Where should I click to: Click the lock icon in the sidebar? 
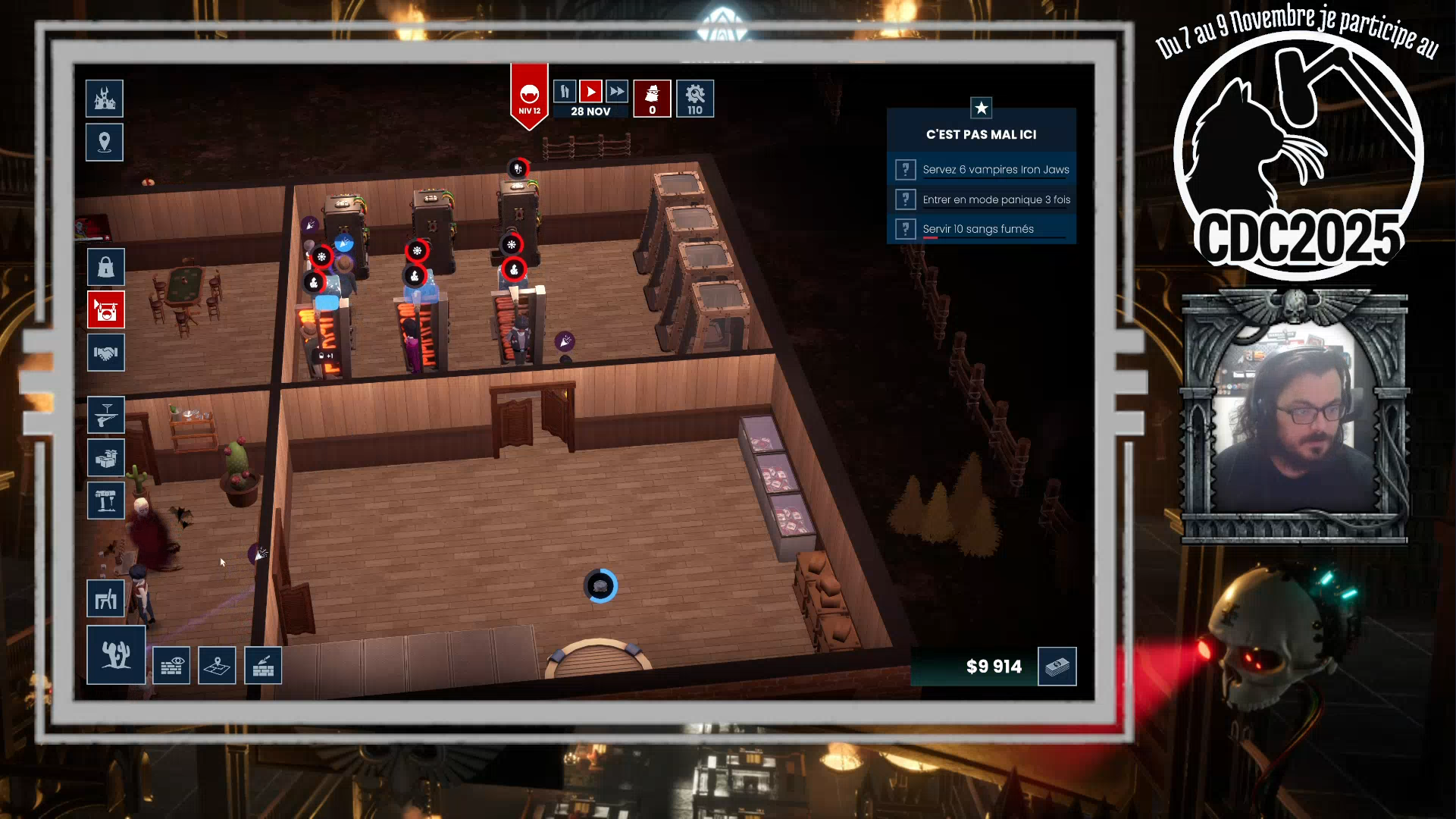point(105,267)
